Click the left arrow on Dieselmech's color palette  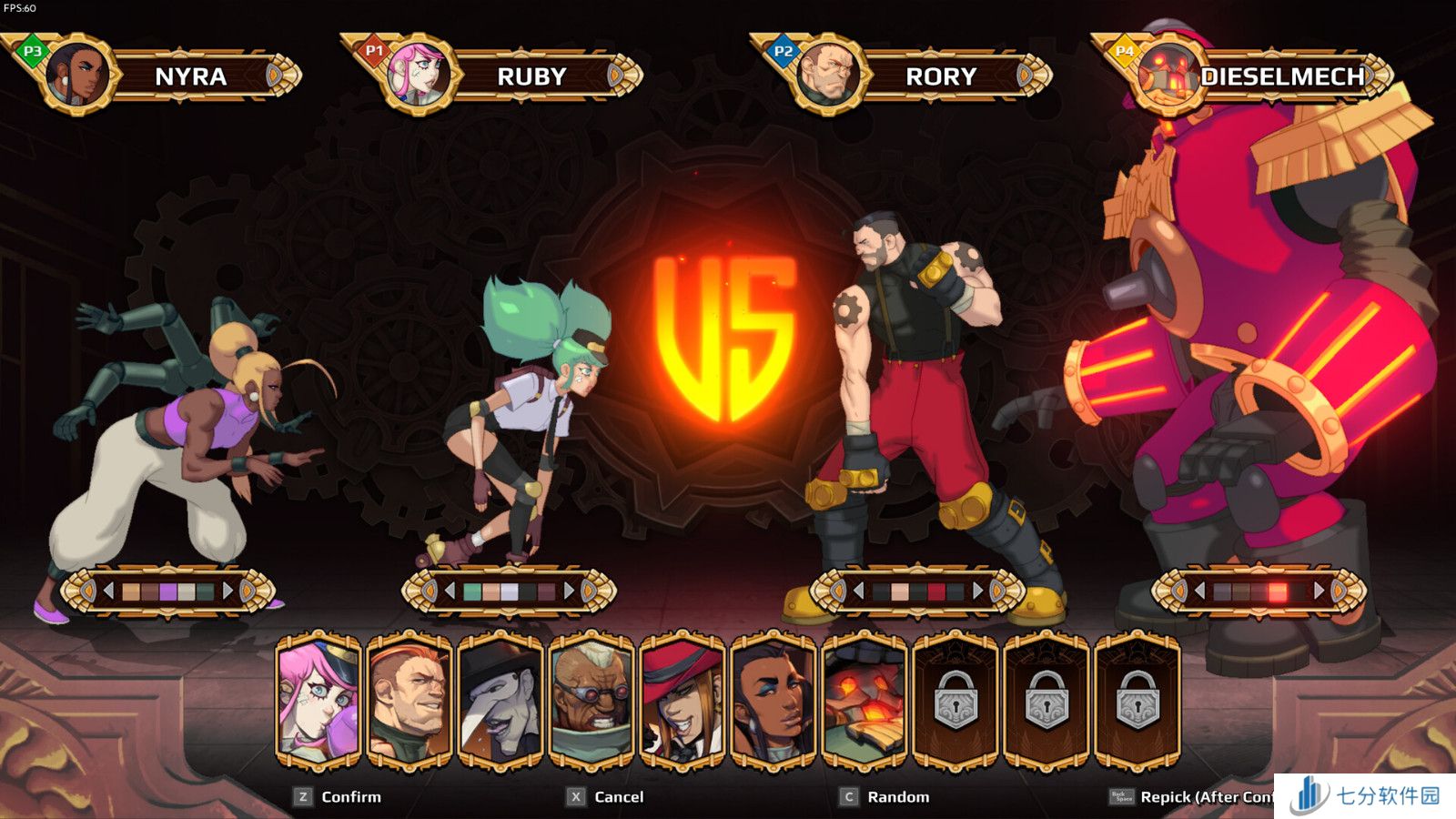(1199, 591)
